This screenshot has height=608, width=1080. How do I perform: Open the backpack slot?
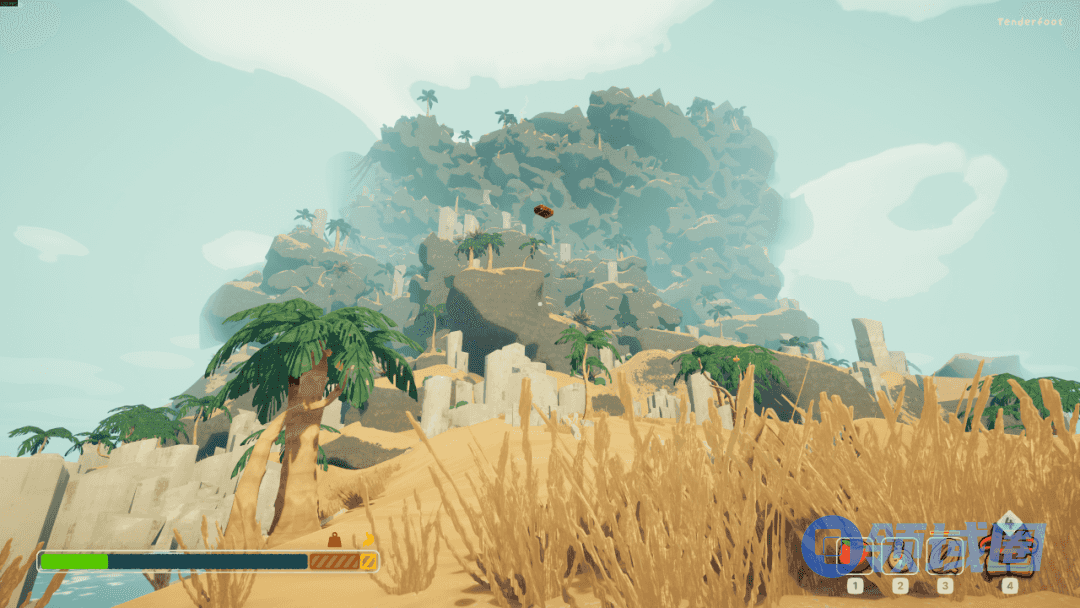(1008, 551)
